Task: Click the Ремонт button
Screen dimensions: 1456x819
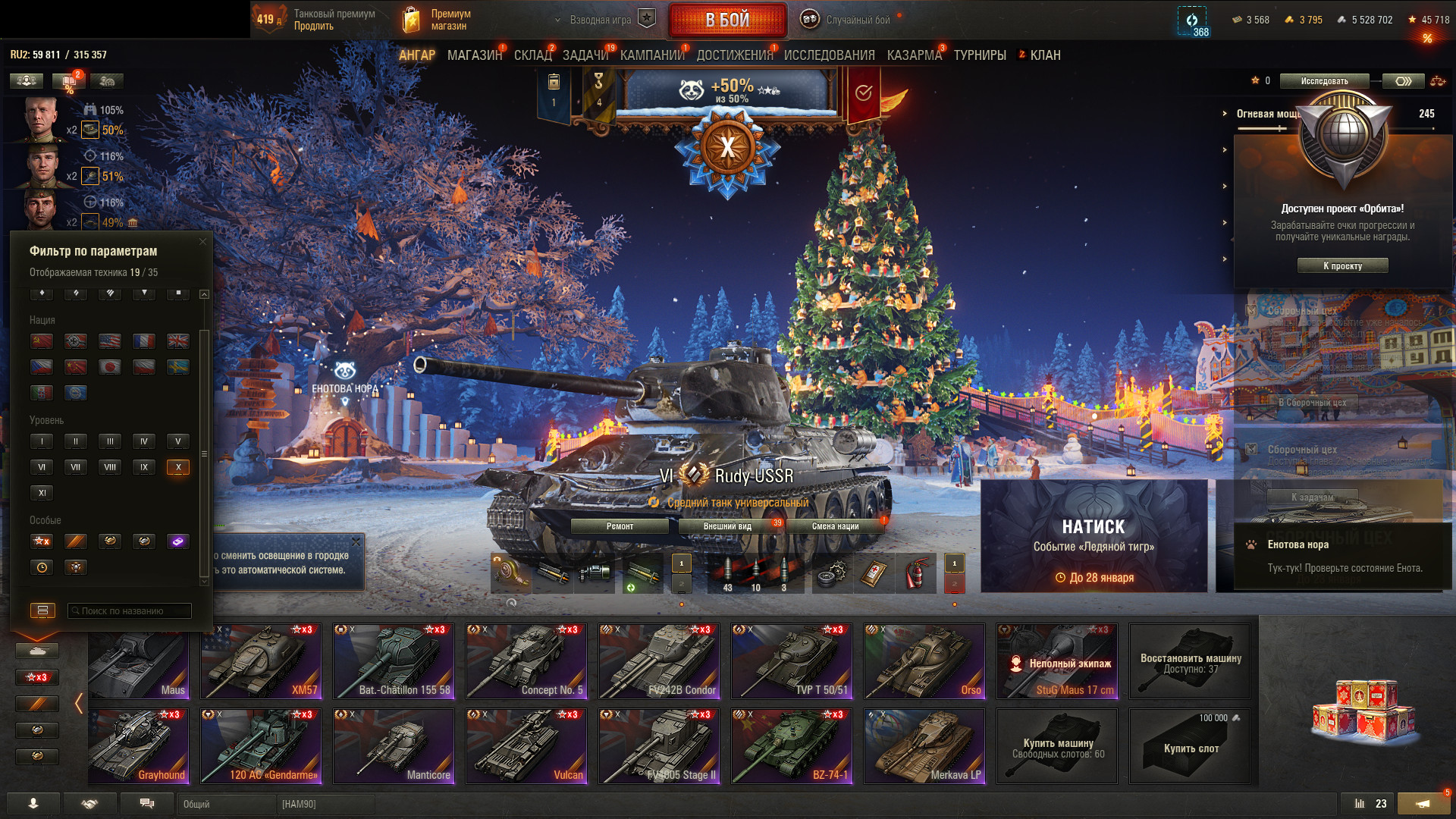Action: (x=620, y=526)
